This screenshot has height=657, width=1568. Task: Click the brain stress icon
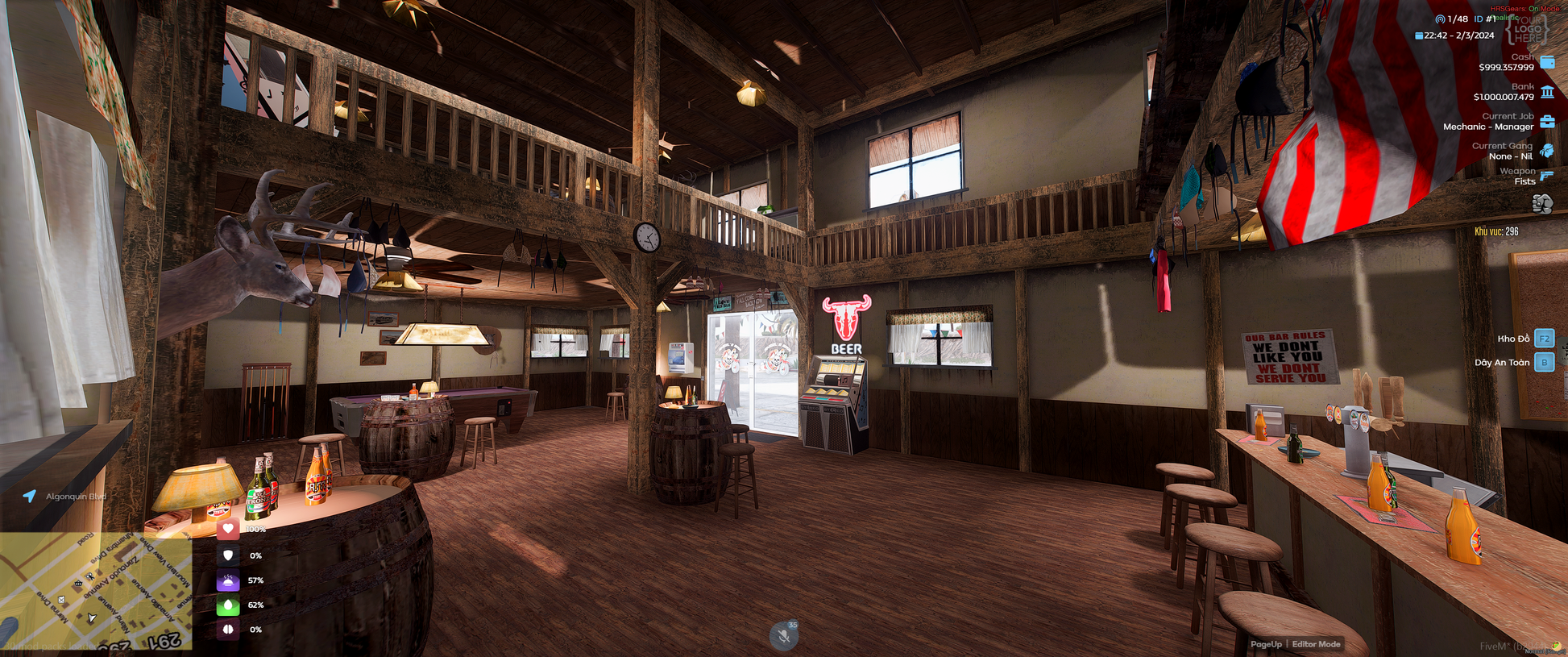pos(228,630)
